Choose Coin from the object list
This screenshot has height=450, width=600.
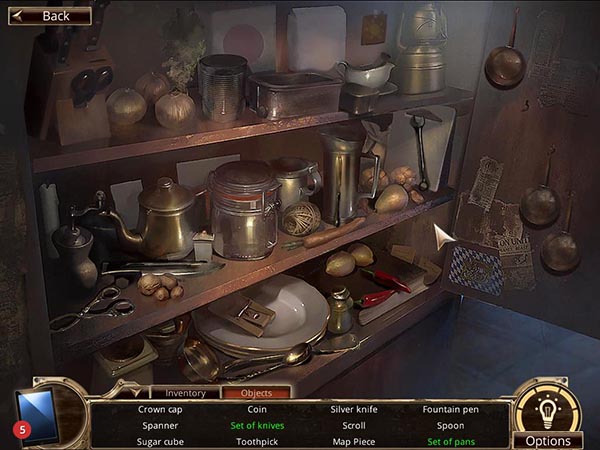click(257, 409)
